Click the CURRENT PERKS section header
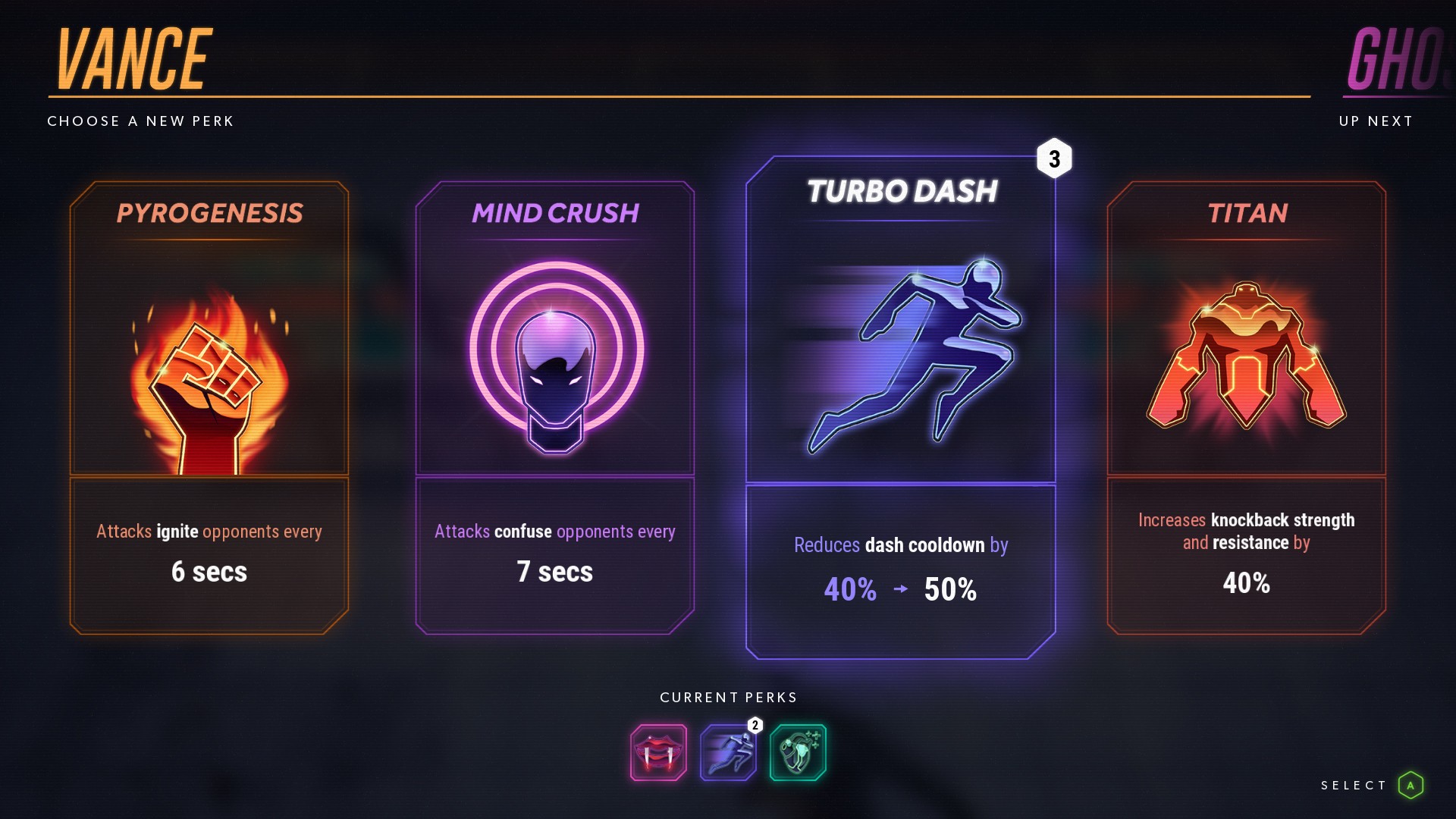The image size is (1456, 819). [x=728, y=697]
